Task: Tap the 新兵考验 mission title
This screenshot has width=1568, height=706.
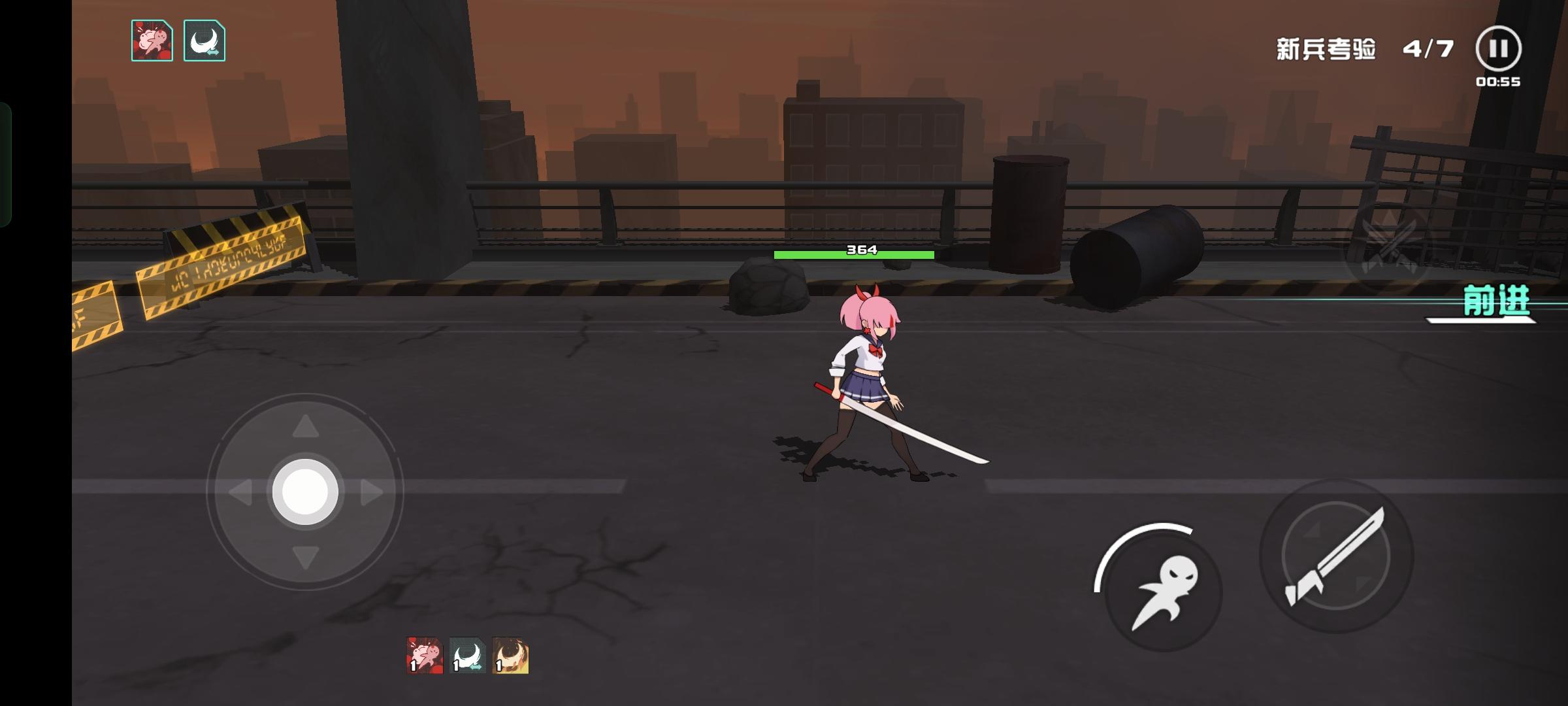Action: (1324, 50)
